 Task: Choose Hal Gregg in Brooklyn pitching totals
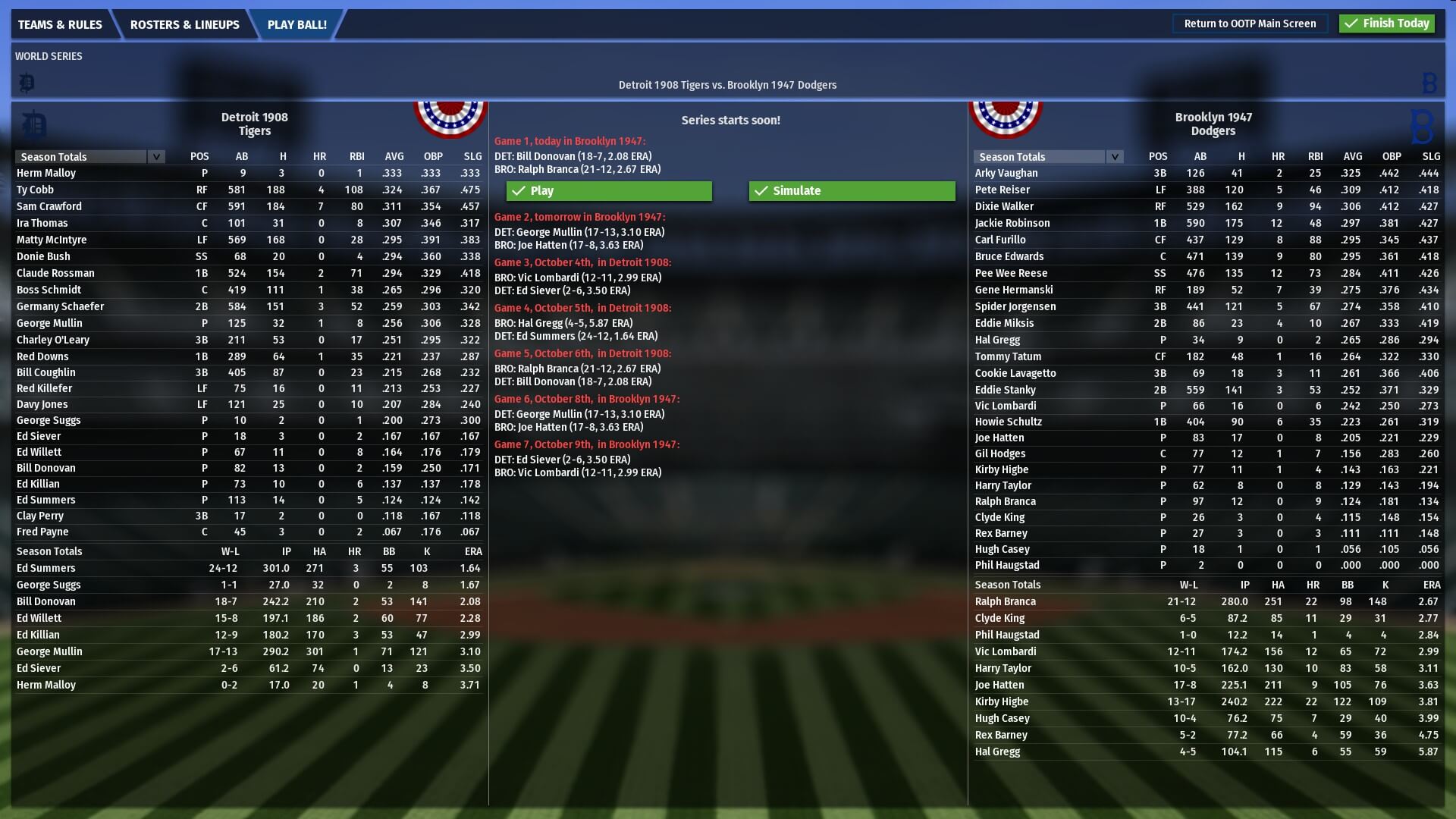pos(997,752)
